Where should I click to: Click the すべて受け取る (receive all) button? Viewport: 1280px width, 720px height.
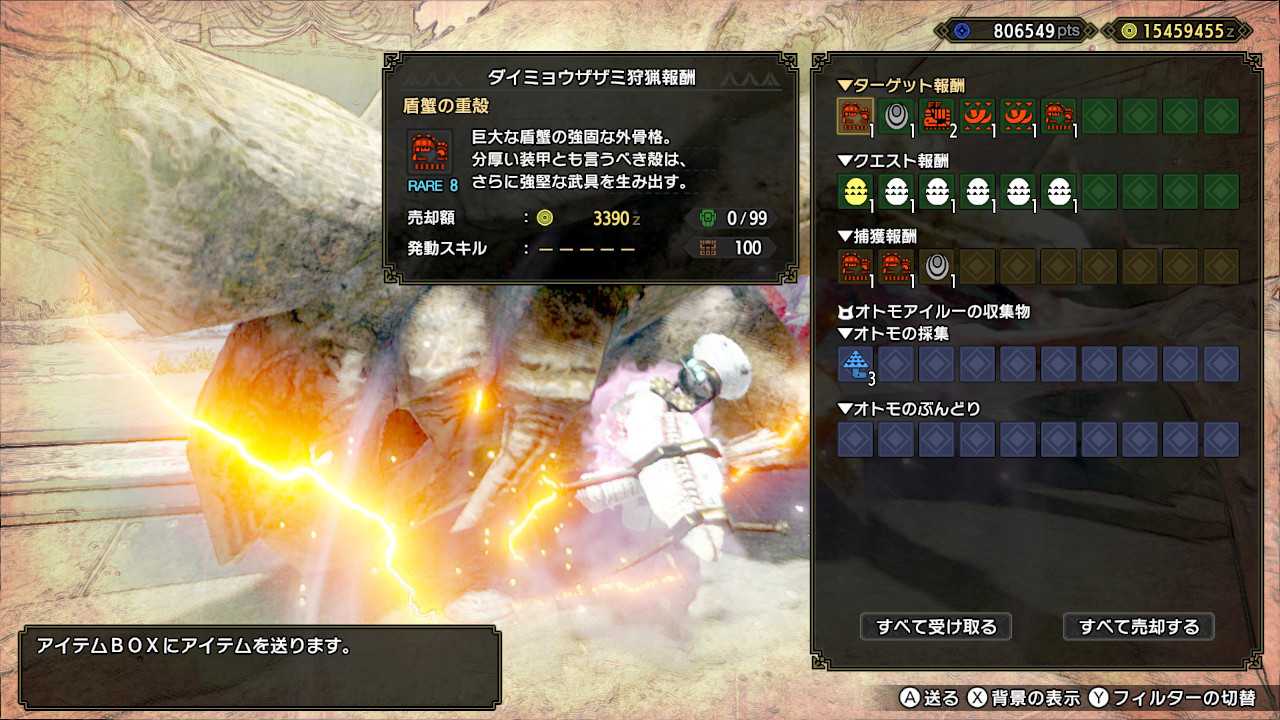point(936,627)
